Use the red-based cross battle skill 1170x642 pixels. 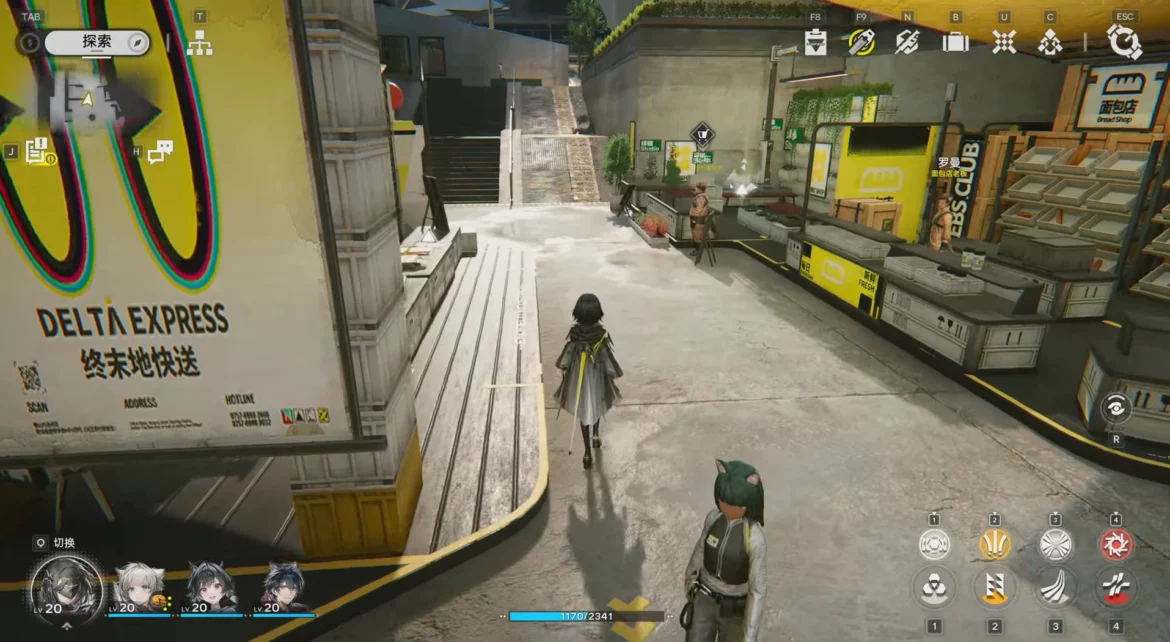click(1116, 587)
